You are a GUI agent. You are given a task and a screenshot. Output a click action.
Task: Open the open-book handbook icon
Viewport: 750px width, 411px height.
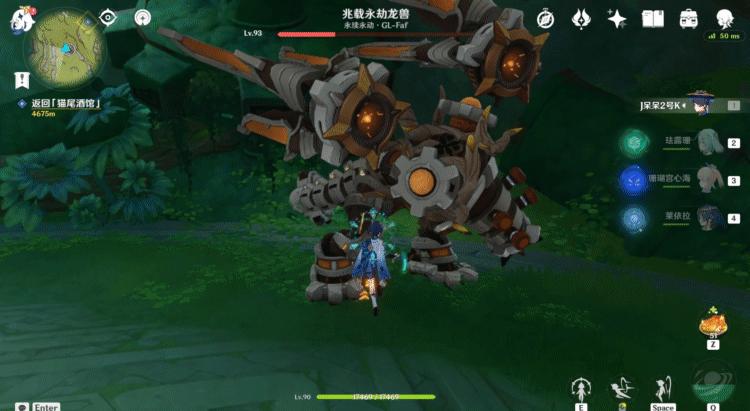click(653, 19)
